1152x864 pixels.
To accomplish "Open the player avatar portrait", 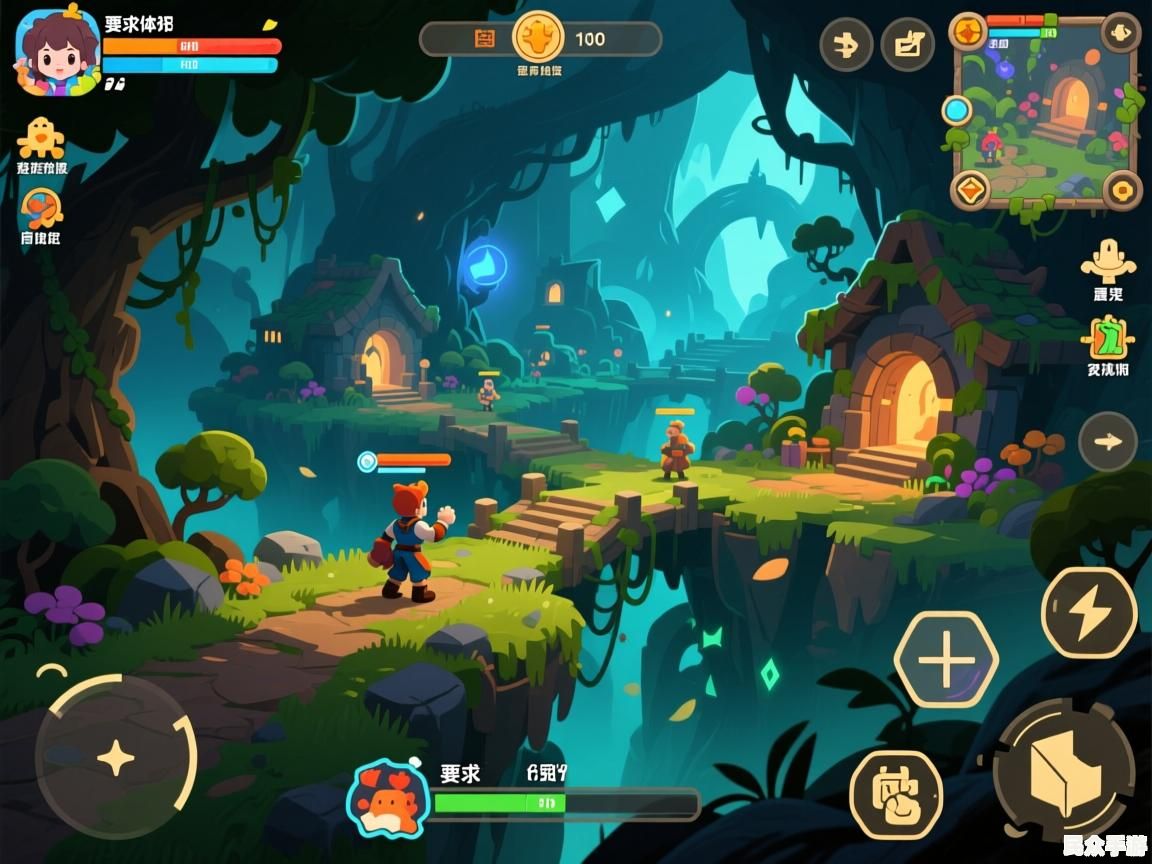I will click(57, 52).
